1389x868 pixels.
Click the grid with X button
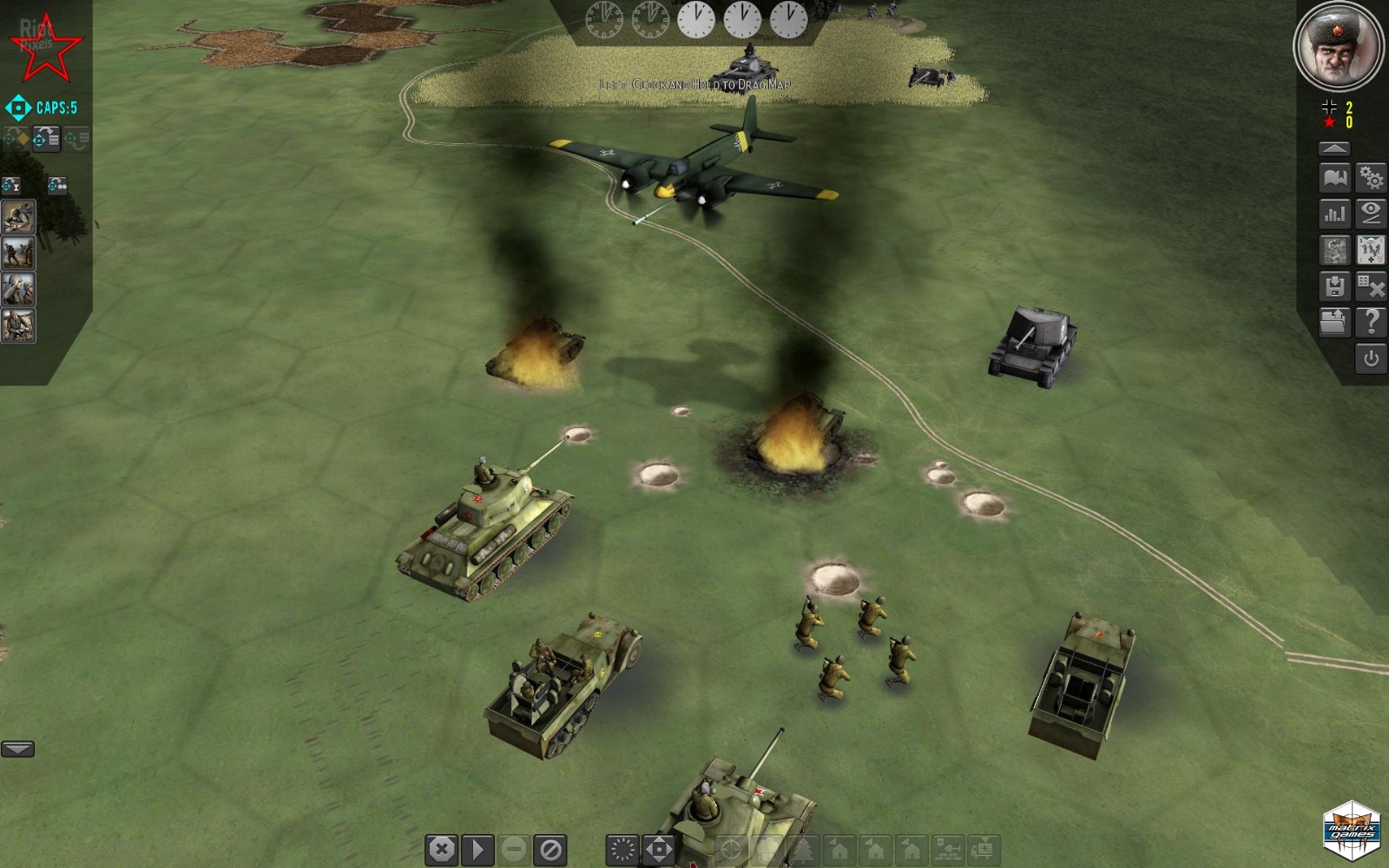[1371, 286]
